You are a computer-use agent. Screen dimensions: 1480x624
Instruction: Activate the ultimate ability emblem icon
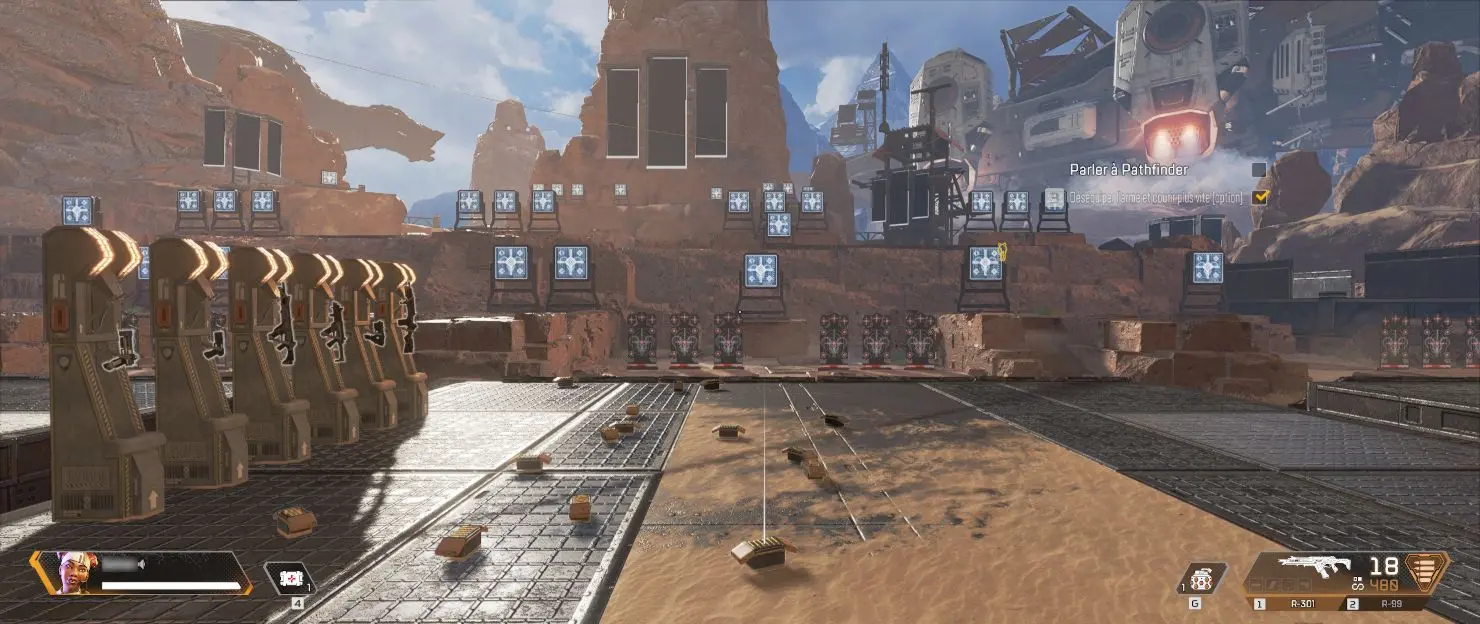1427,572
